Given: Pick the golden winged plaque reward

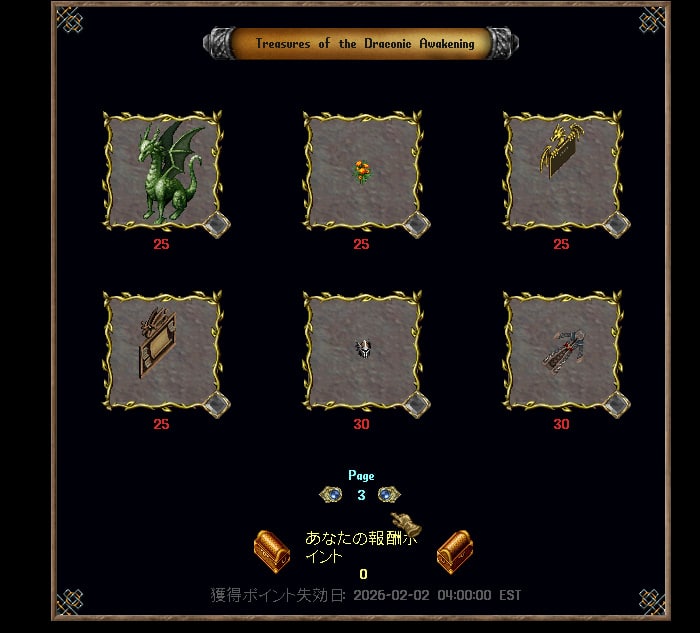Looking at the screenshot, I should click(x=561, y=171).
